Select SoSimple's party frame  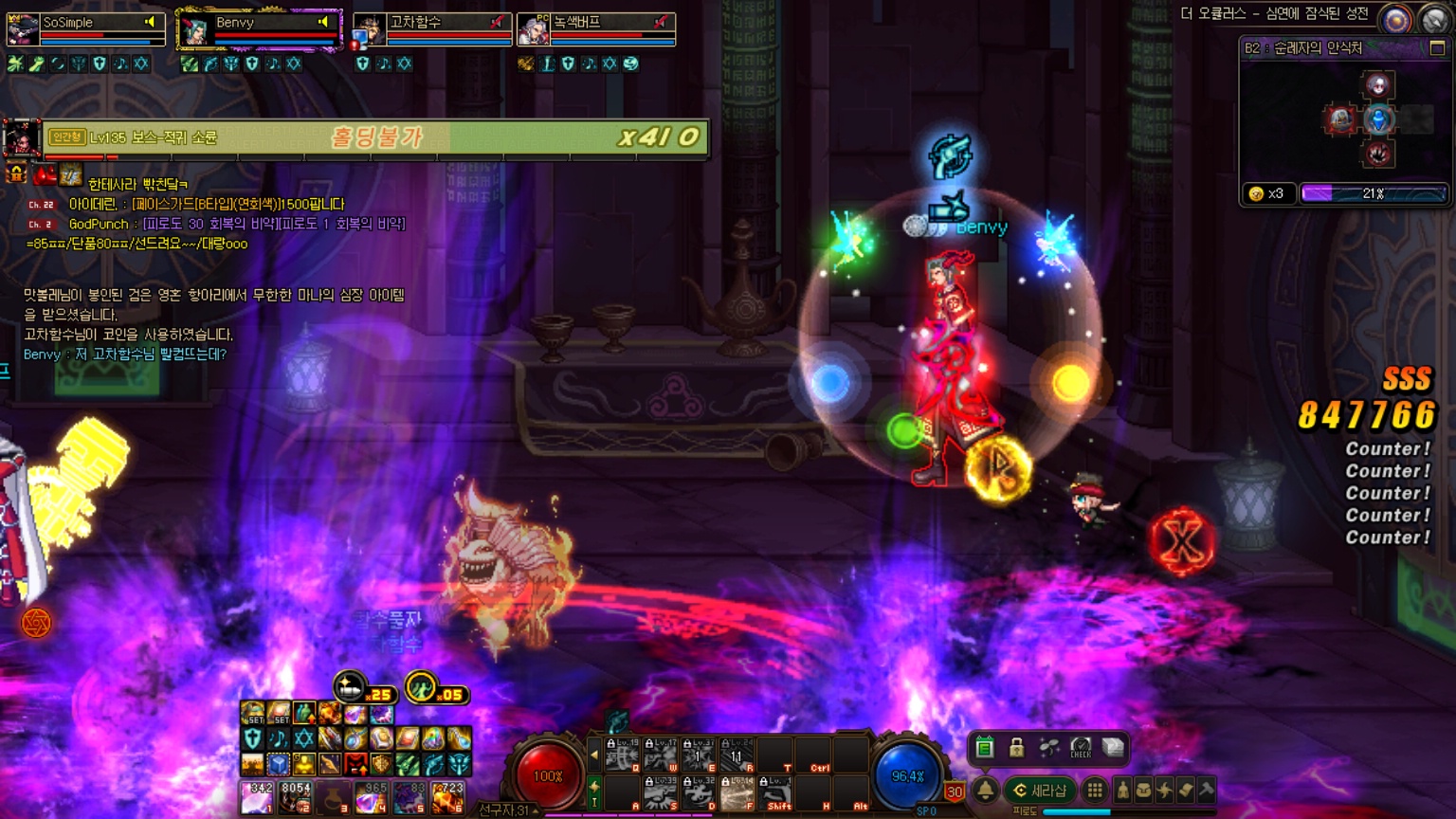86,28
